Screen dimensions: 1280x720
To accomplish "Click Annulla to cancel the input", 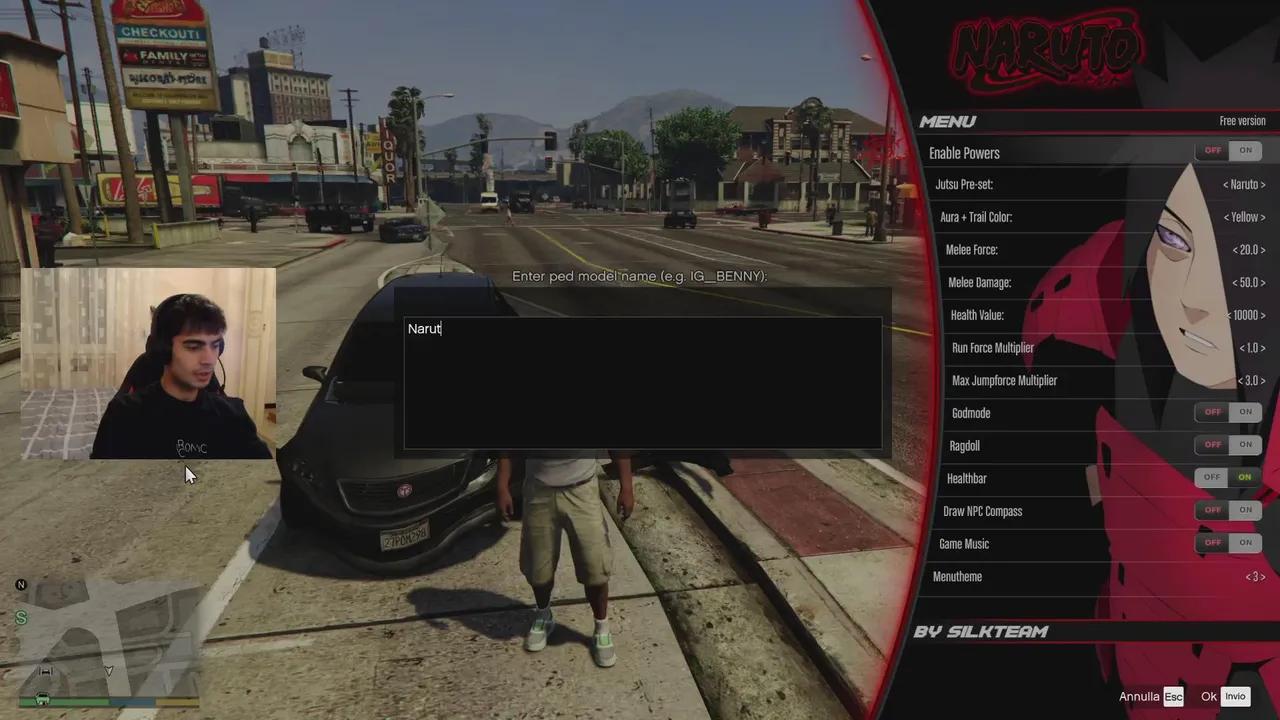I will [x=1139, y=696].
